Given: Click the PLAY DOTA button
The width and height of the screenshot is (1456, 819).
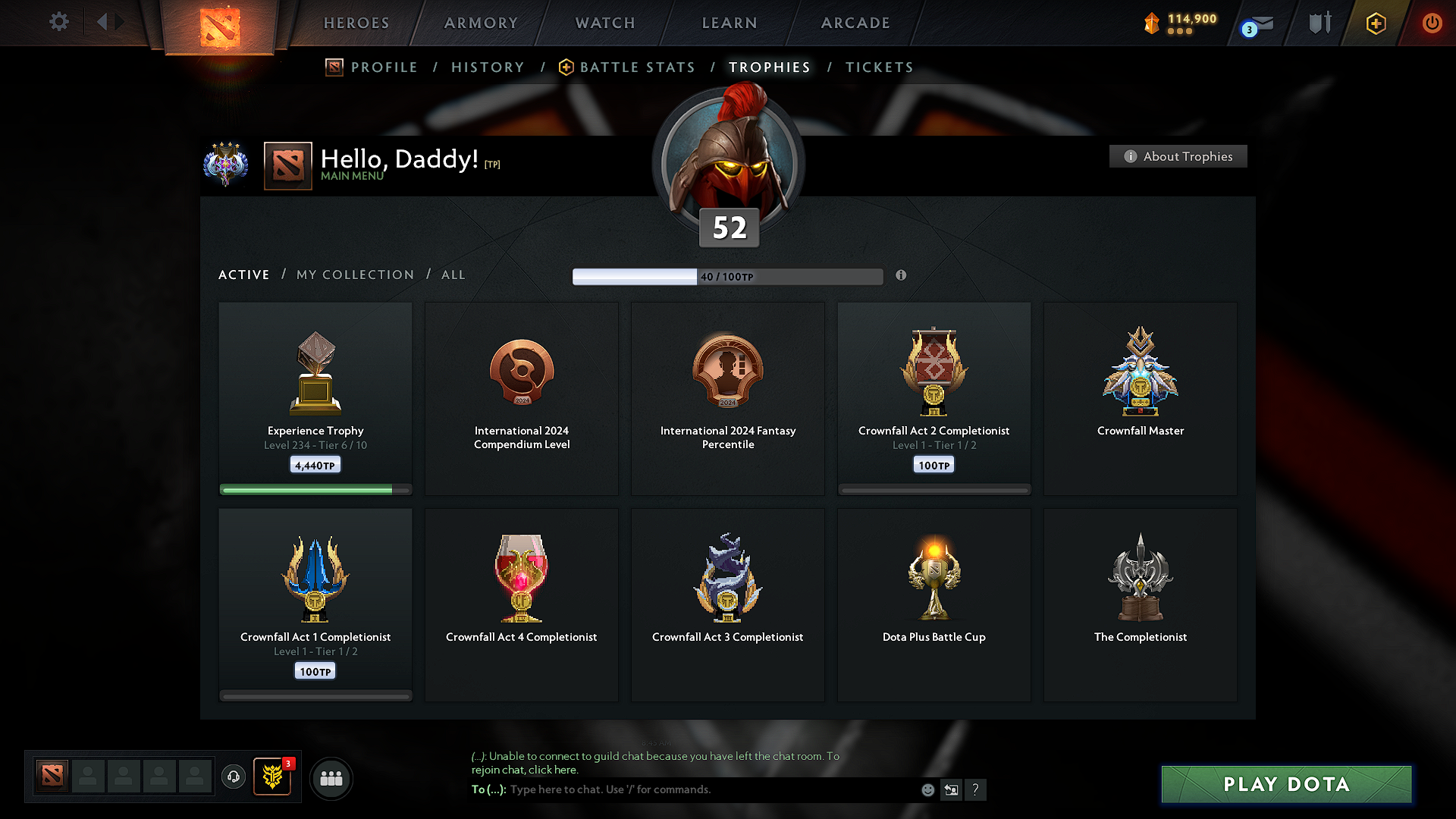Looking at the screenshot, I should point(1286,784).
